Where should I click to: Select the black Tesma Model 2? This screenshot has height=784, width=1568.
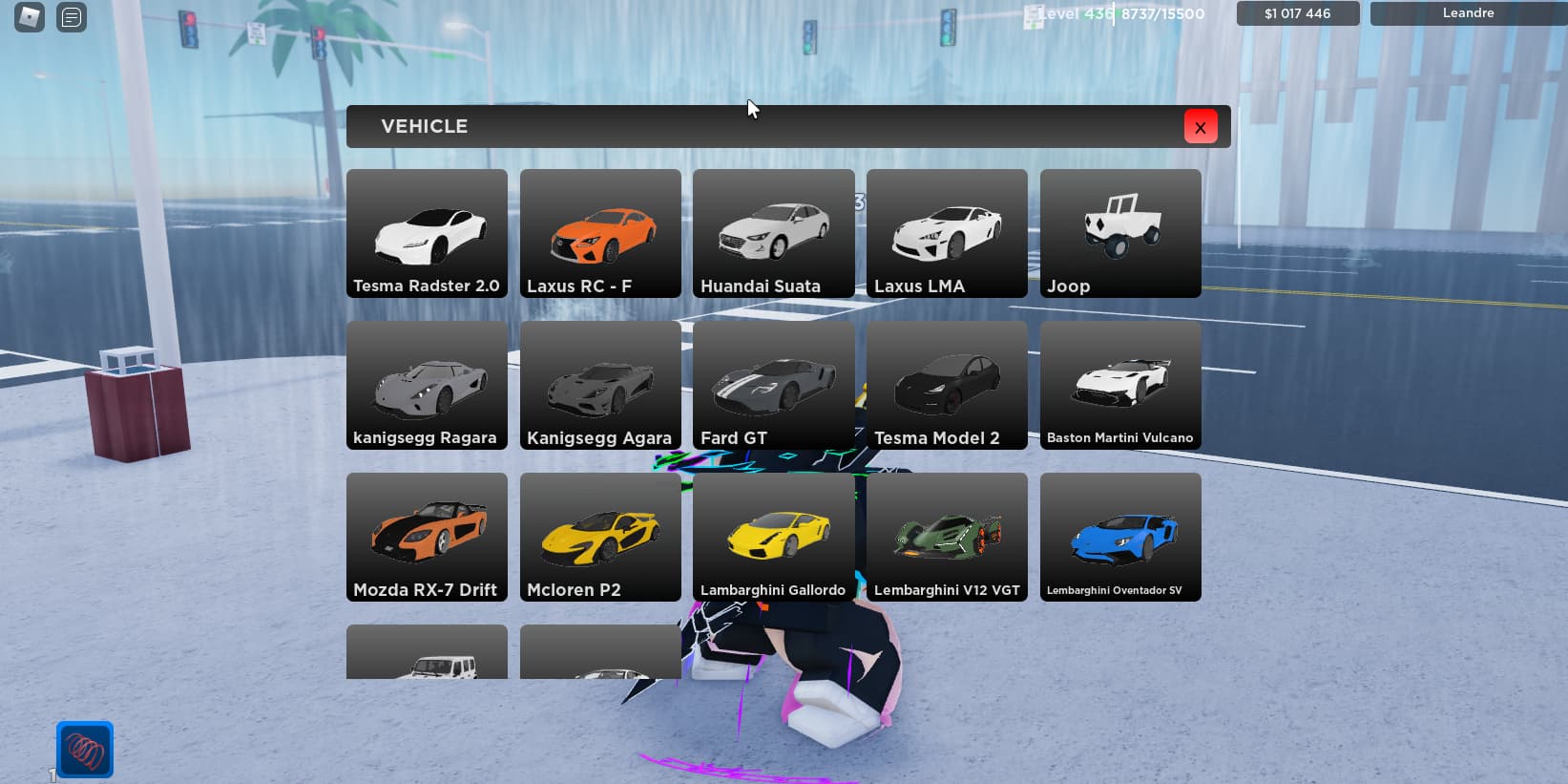[947, 384]
